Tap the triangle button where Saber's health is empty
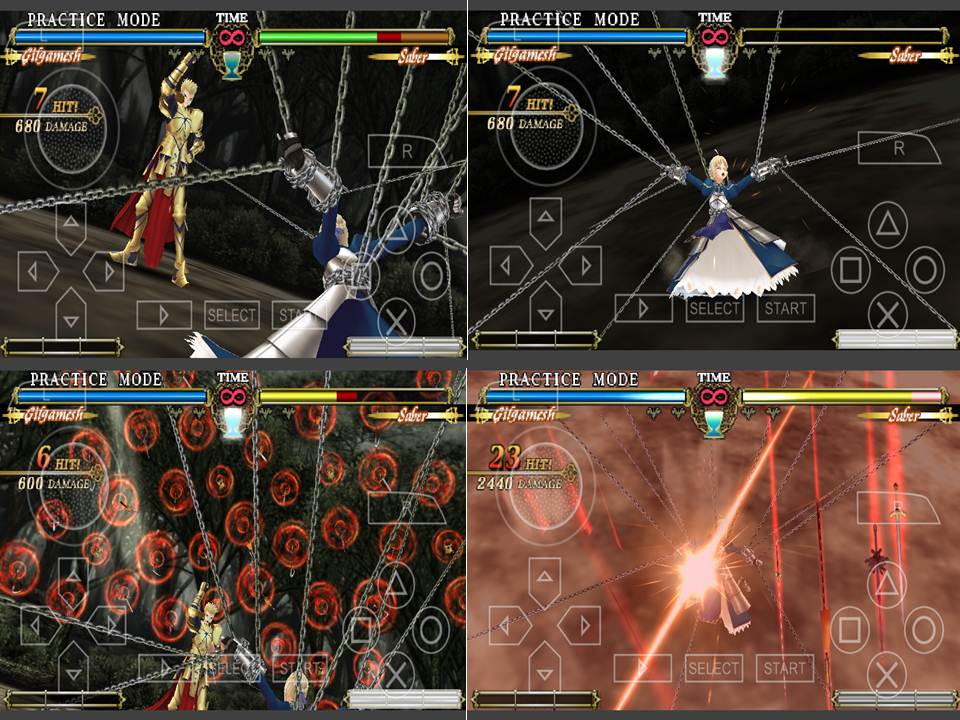The image size is (960, 720). tap(886, 222)
